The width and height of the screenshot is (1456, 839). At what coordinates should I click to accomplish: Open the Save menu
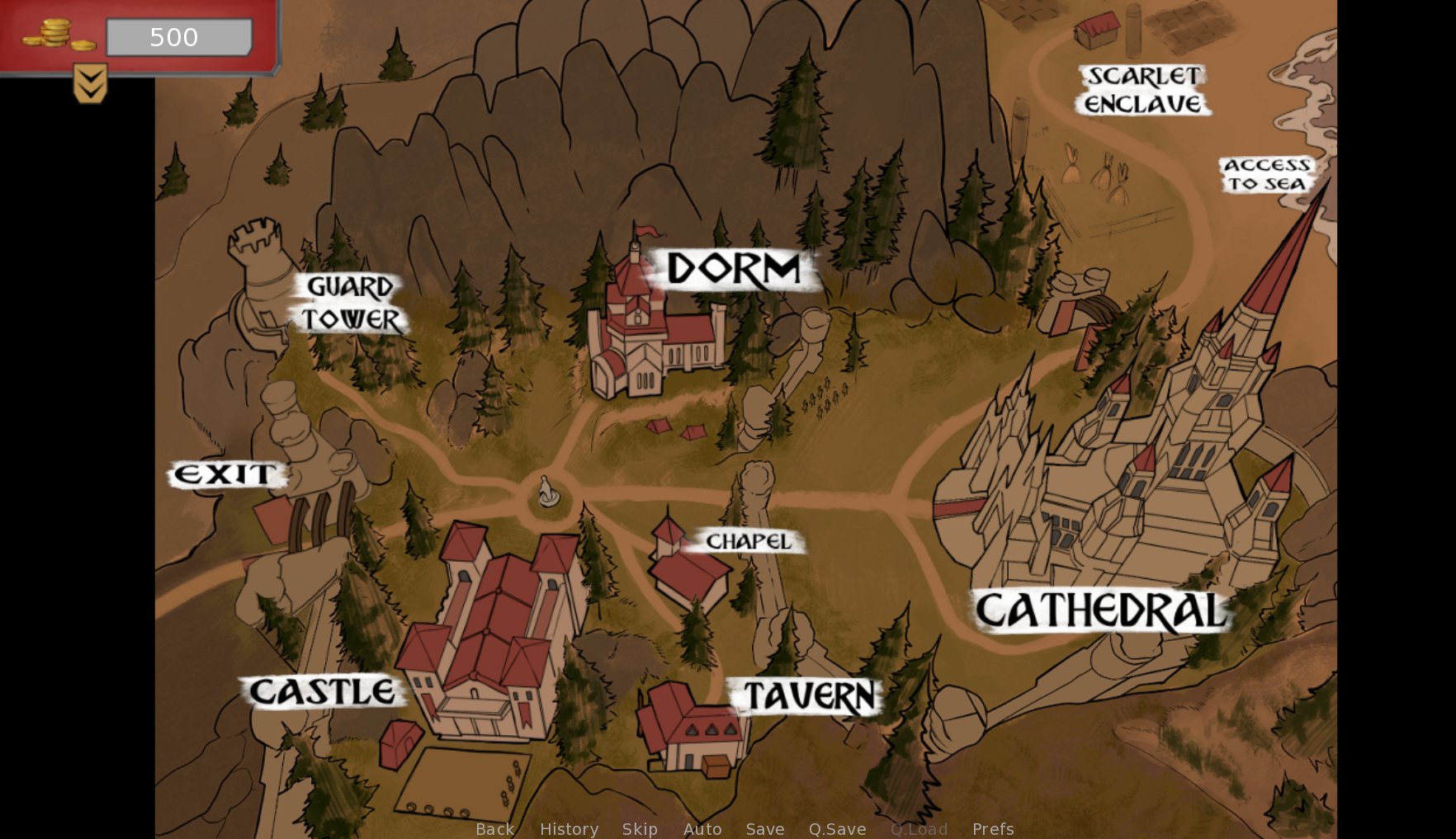765,828
